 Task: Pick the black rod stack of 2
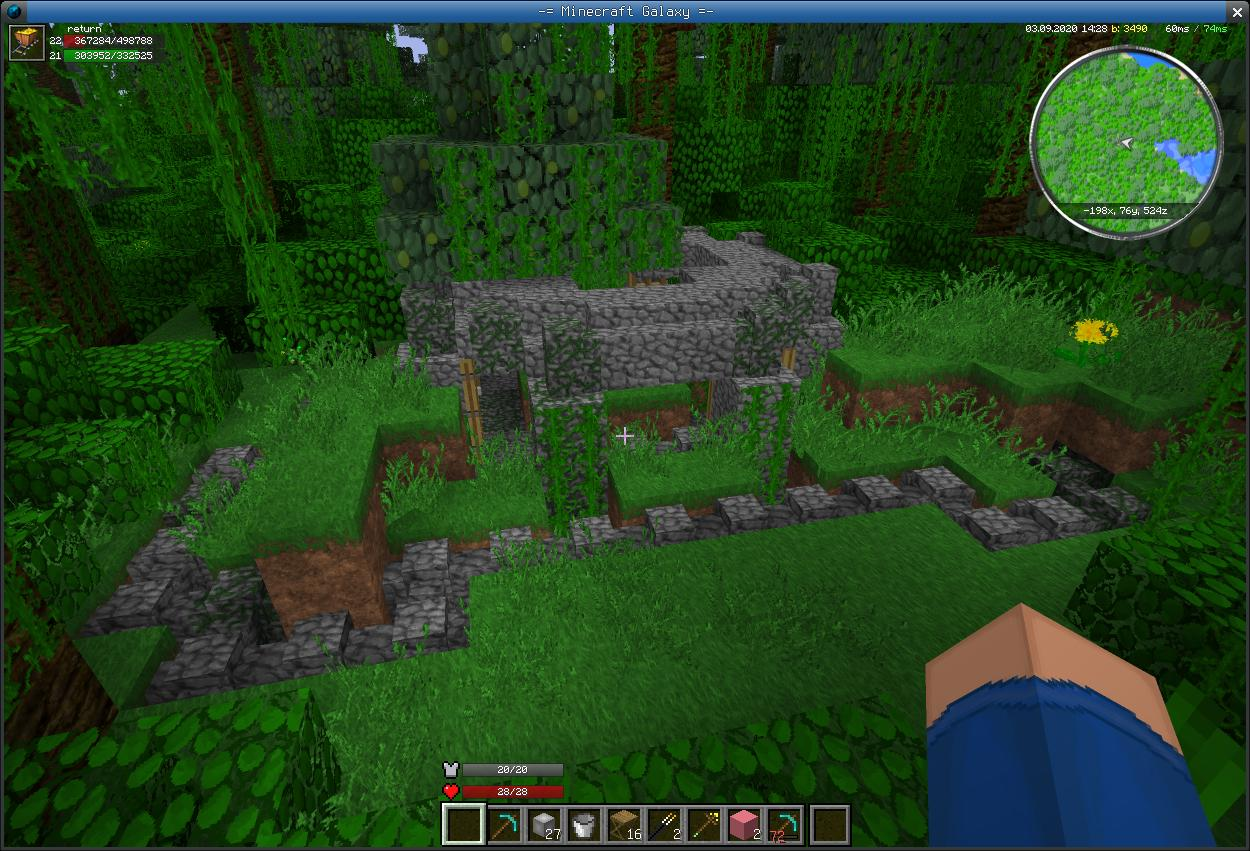tap(666, 825)
